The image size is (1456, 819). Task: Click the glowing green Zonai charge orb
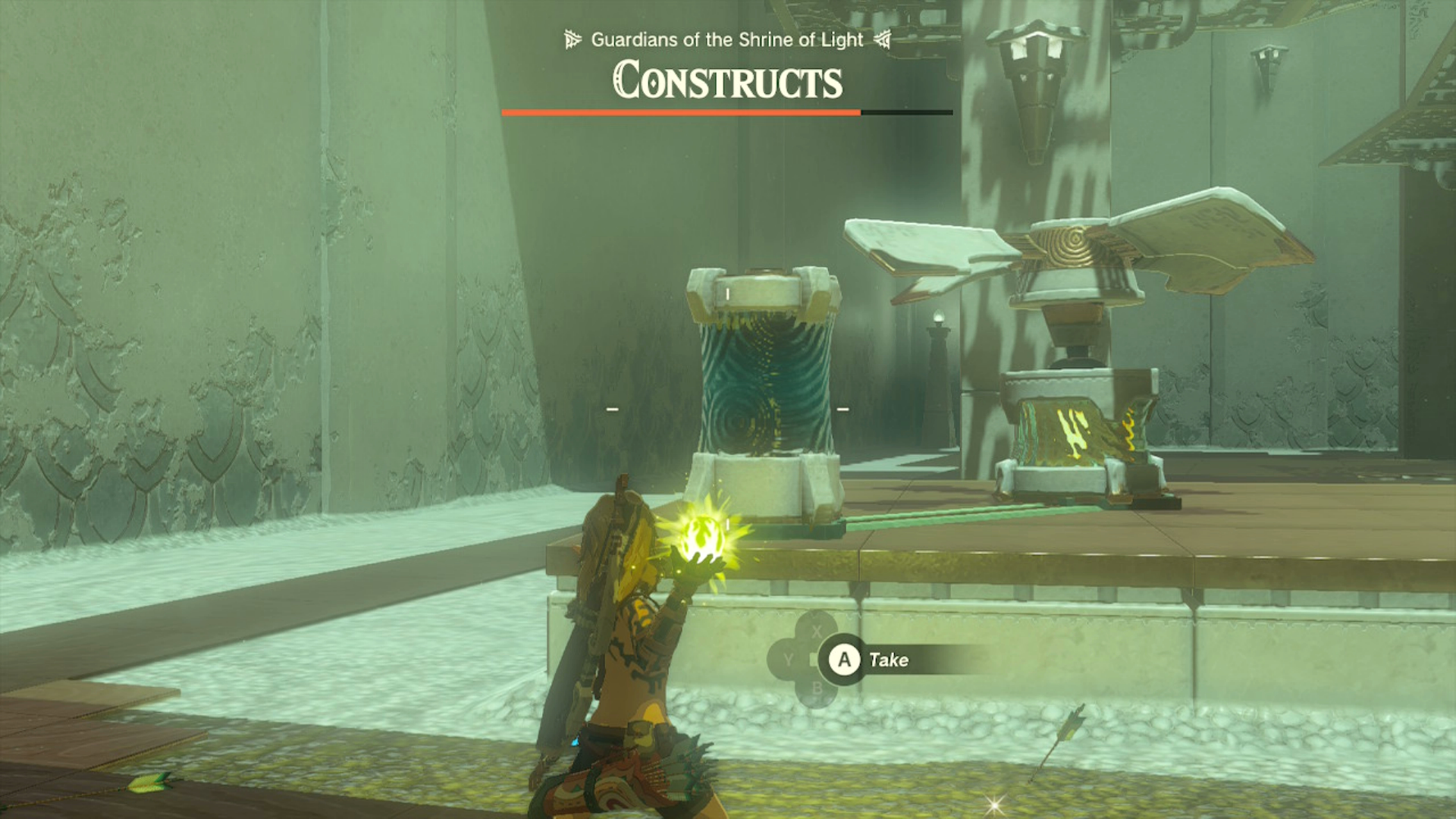pos(701,536)
